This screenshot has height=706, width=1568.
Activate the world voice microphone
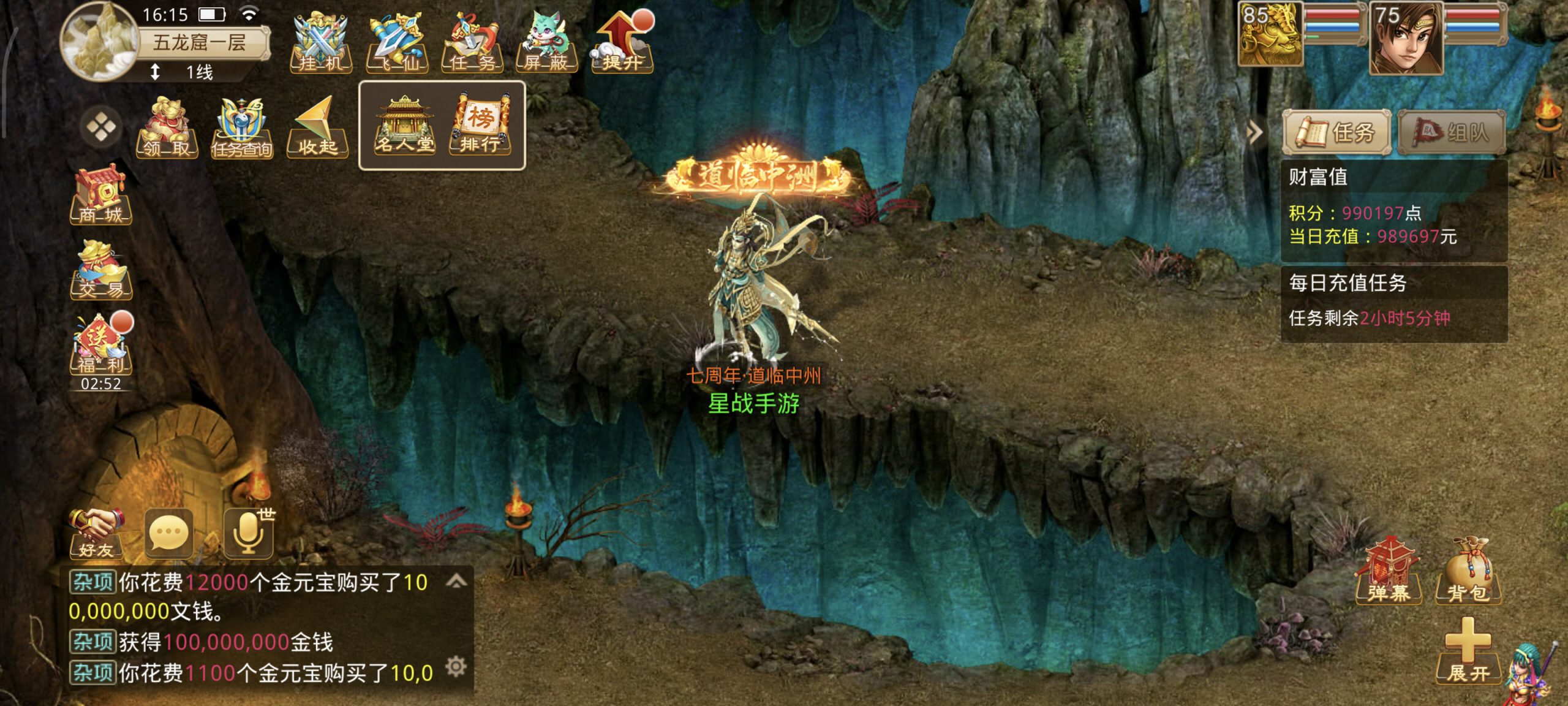tap(248, 533)
